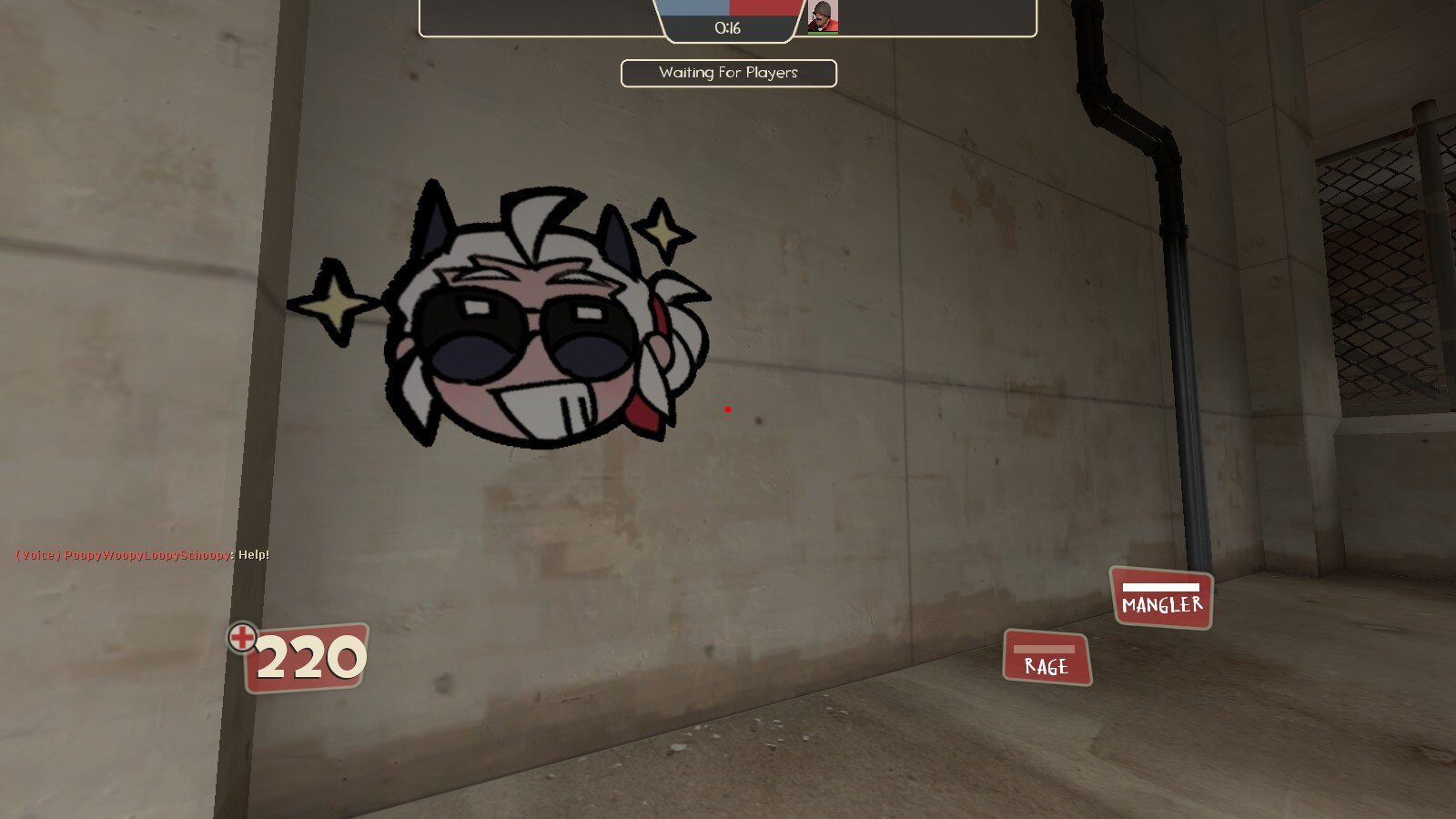The image size is (1456, 819).
Task: Expand the round timer panel showing 0:16
Action: pos(728,27)
